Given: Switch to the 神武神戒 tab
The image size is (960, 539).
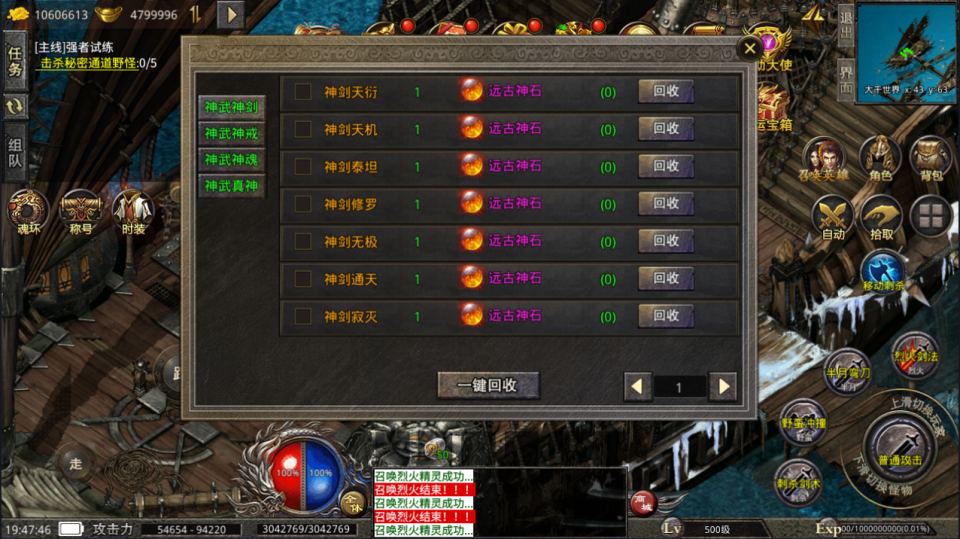Looking at the screenshot, I should [231, 133].
